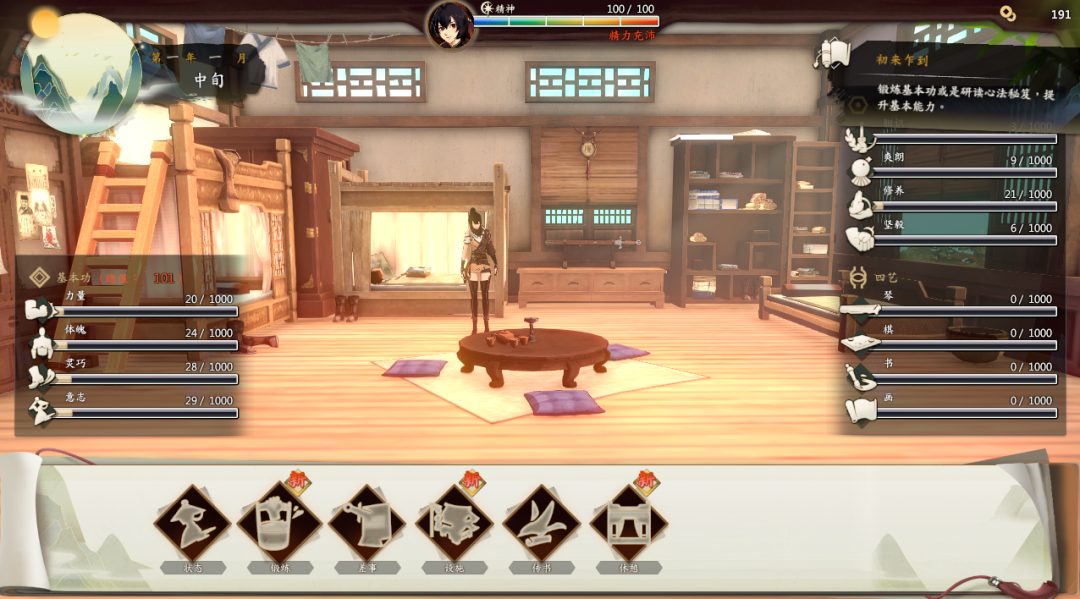Open the 传书 letters menu

coord(541,524)
